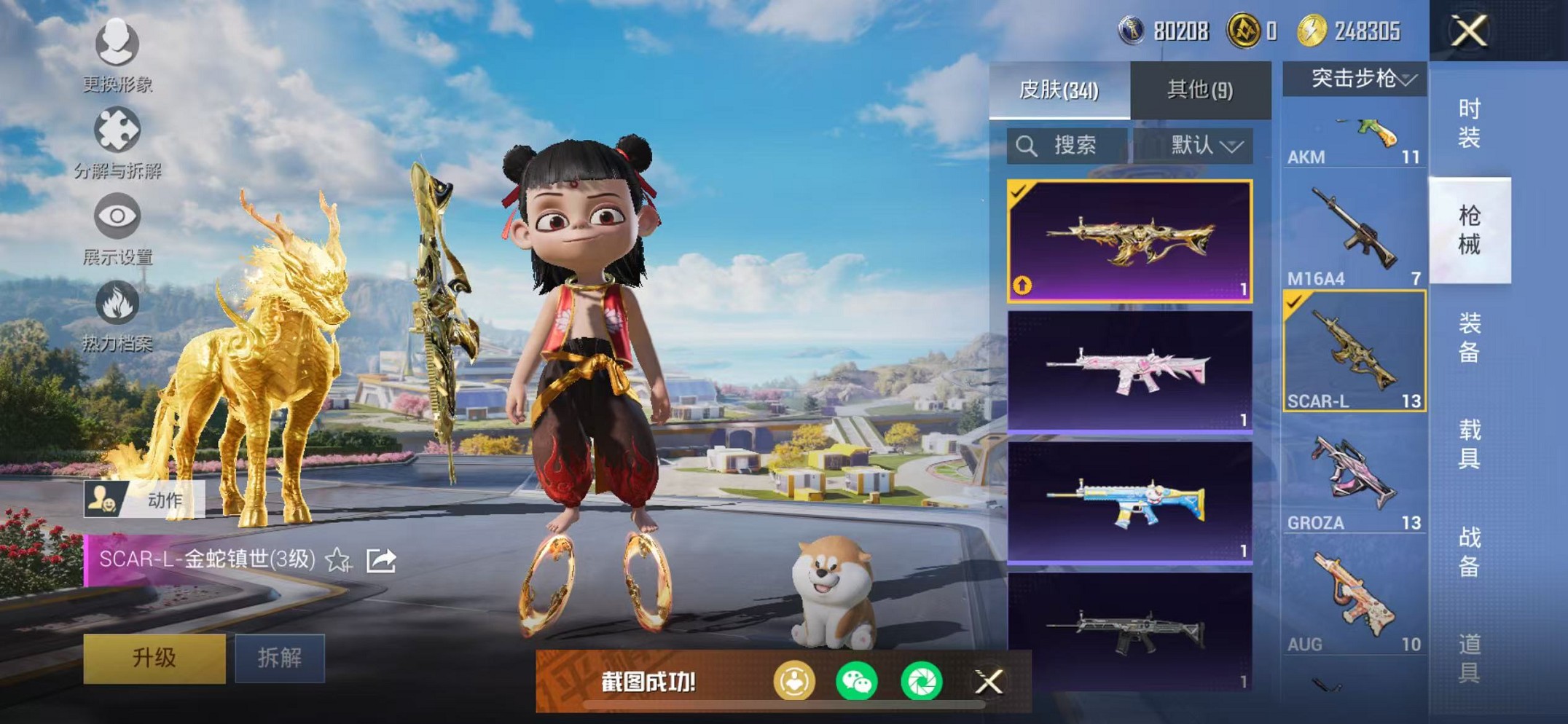The width and height of the screenshot is (1568, 724).
Task: Share the SCAR-L skin
Action: 381,560
